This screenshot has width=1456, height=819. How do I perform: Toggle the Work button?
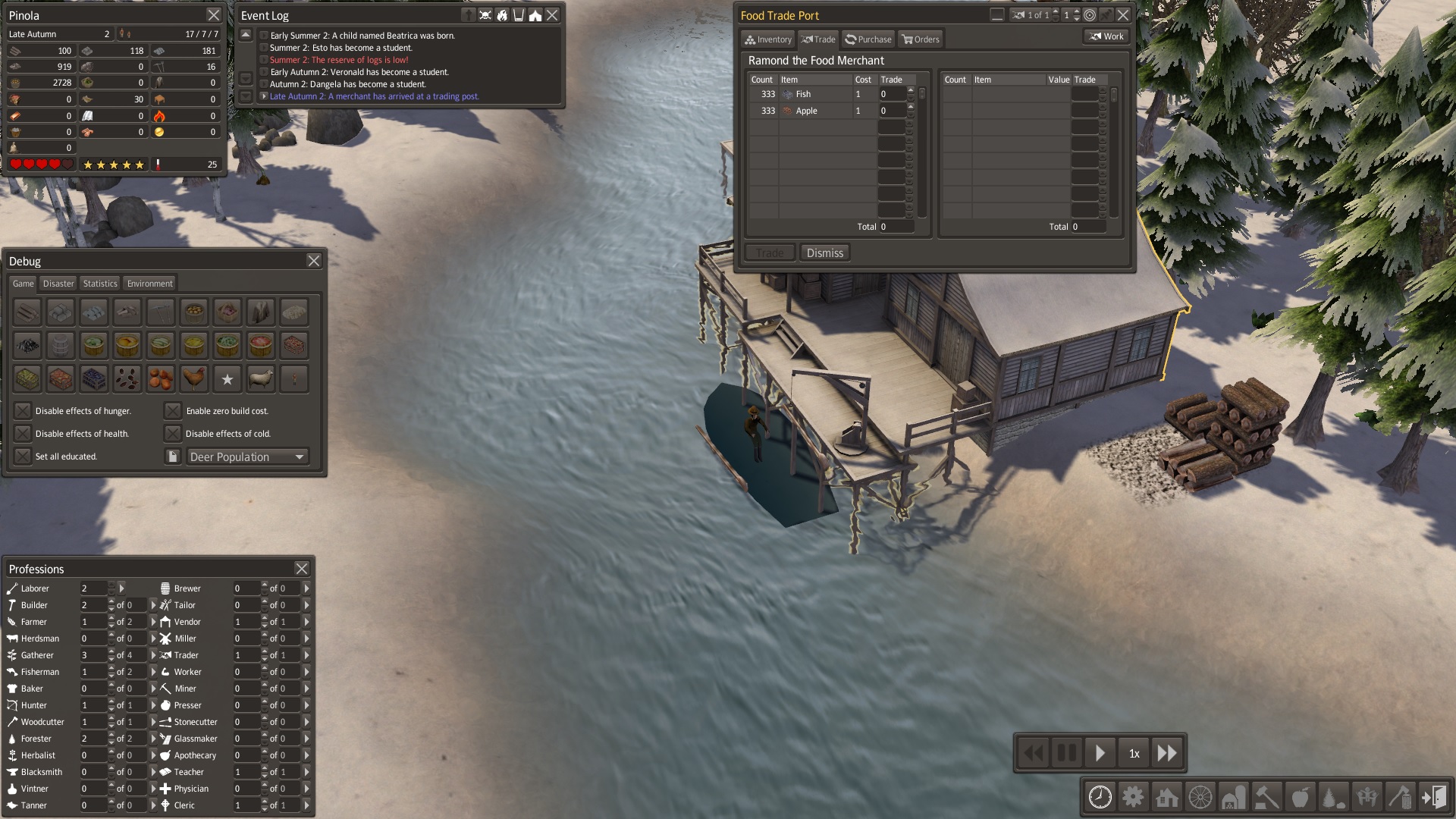pyautogui.click(x=1106, y=36)
